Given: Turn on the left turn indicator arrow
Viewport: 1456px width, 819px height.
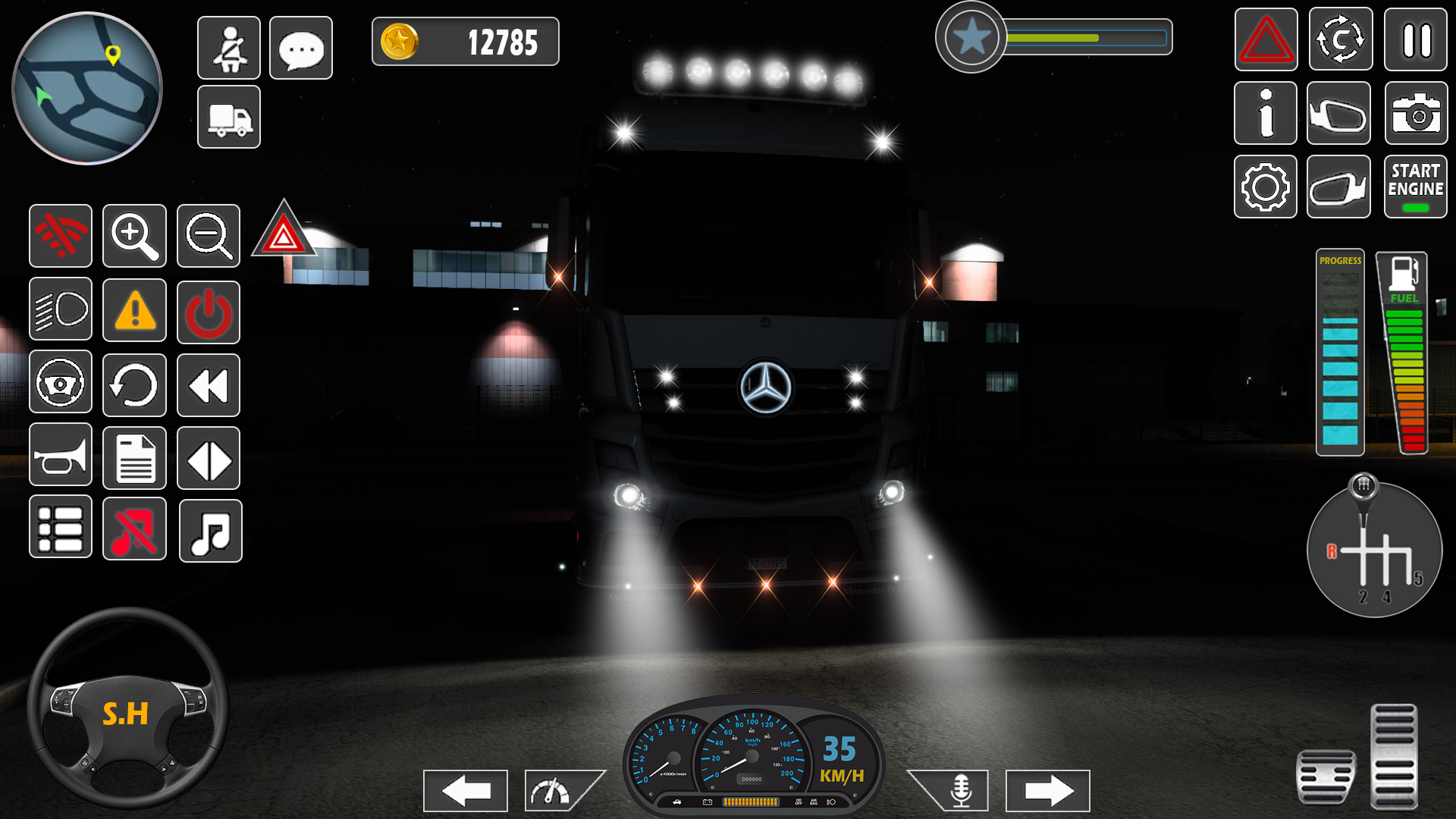Looking at the screenshot, I should click(466, 791).
